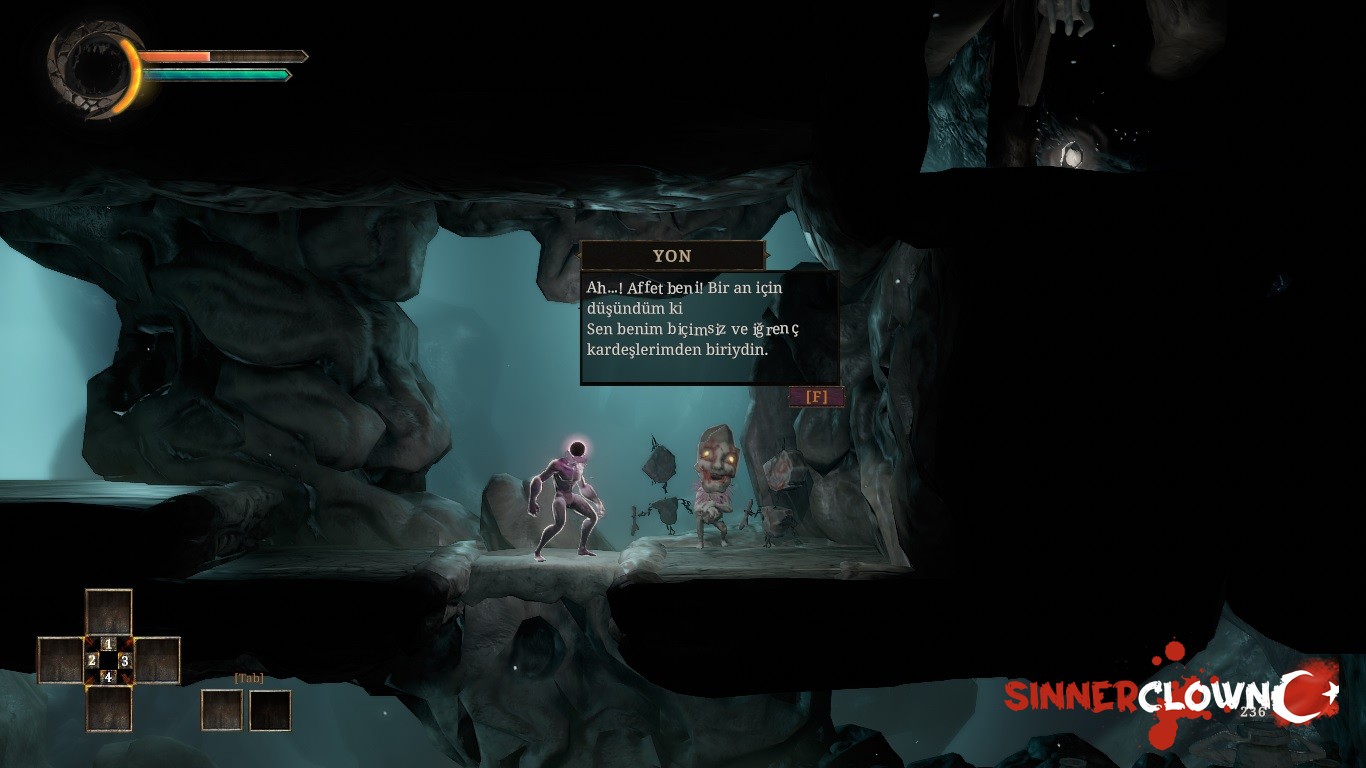1366x768 pixels.
Task: Click the SinnerClown watermark logo
Action: (x=1170, y=696)
